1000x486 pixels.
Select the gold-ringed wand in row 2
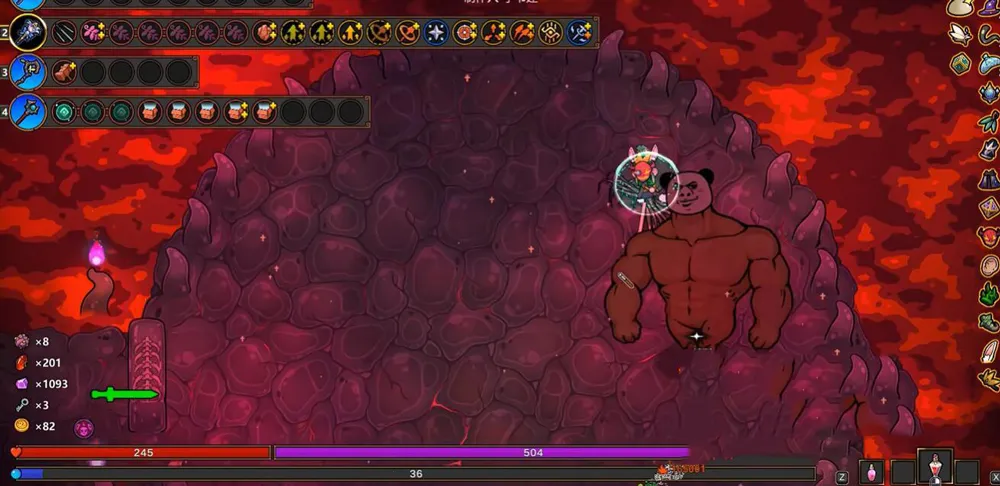[29, 33]
